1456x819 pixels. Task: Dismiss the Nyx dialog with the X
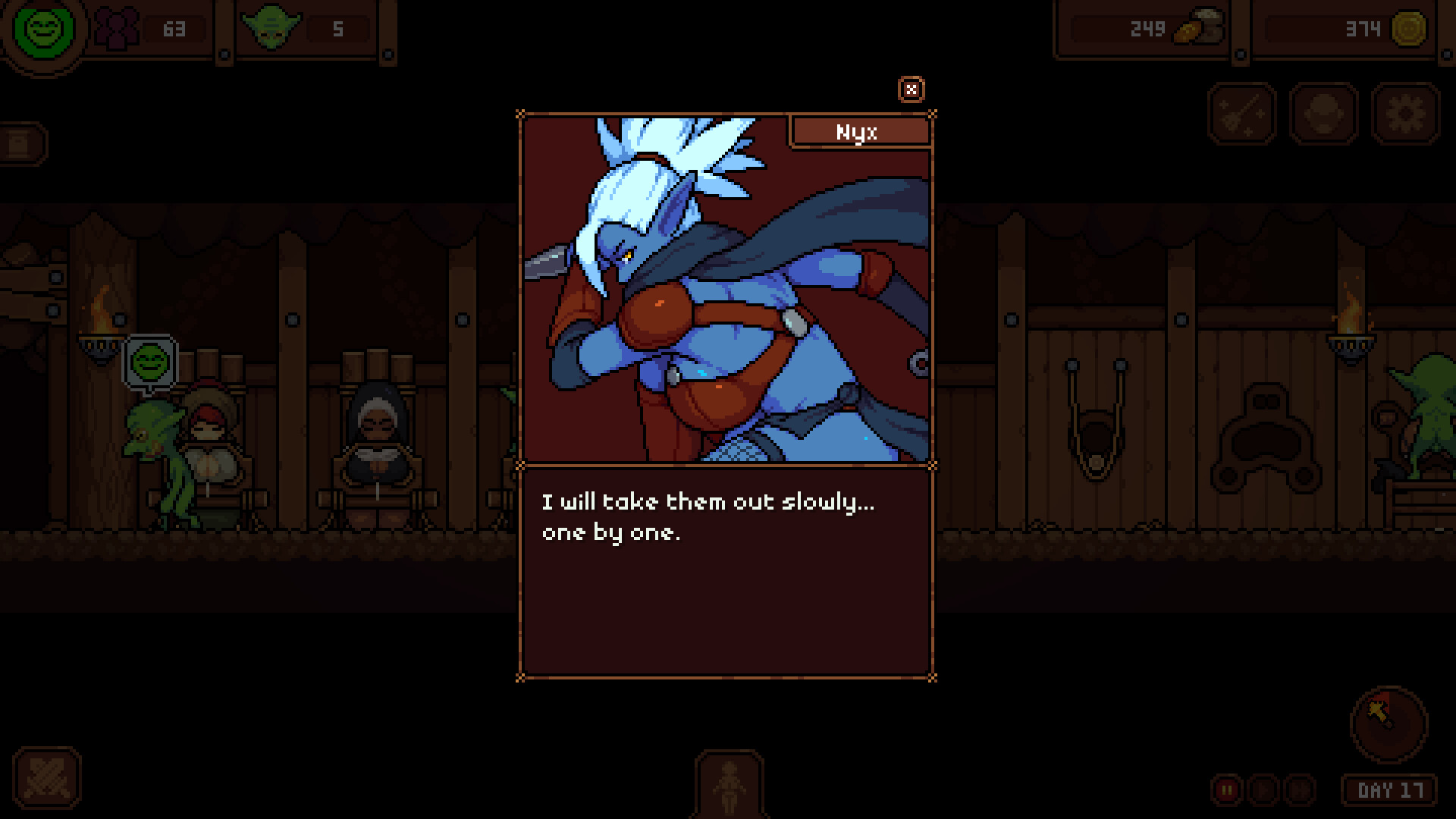tap(912, 89)
